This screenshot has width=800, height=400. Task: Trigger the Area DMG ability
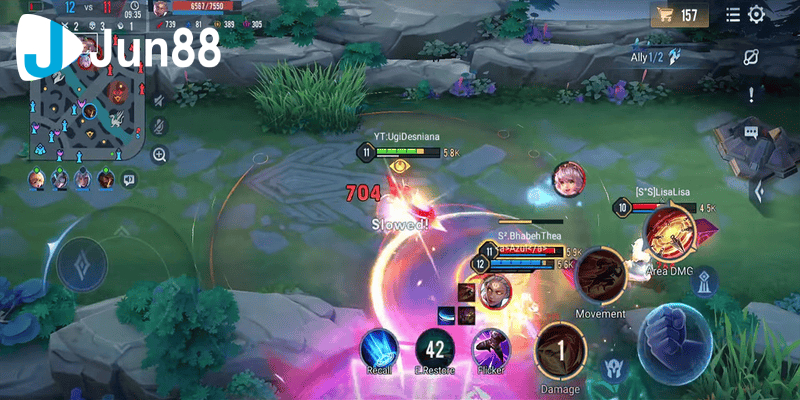tap(669, 232)
